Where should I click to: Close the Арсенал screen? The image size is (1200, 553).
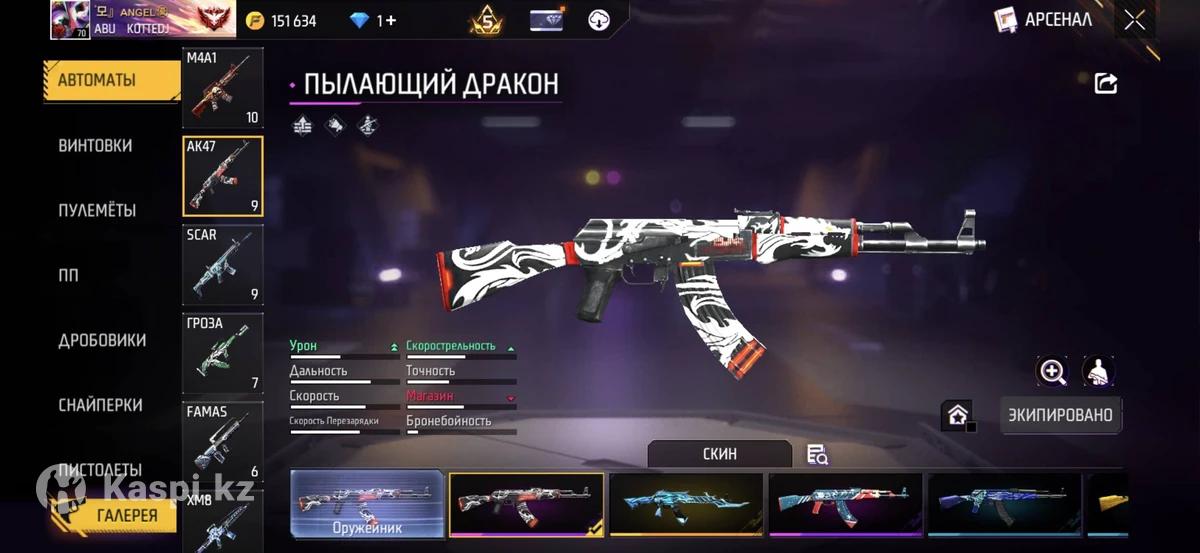click(x=1134, y=20)
